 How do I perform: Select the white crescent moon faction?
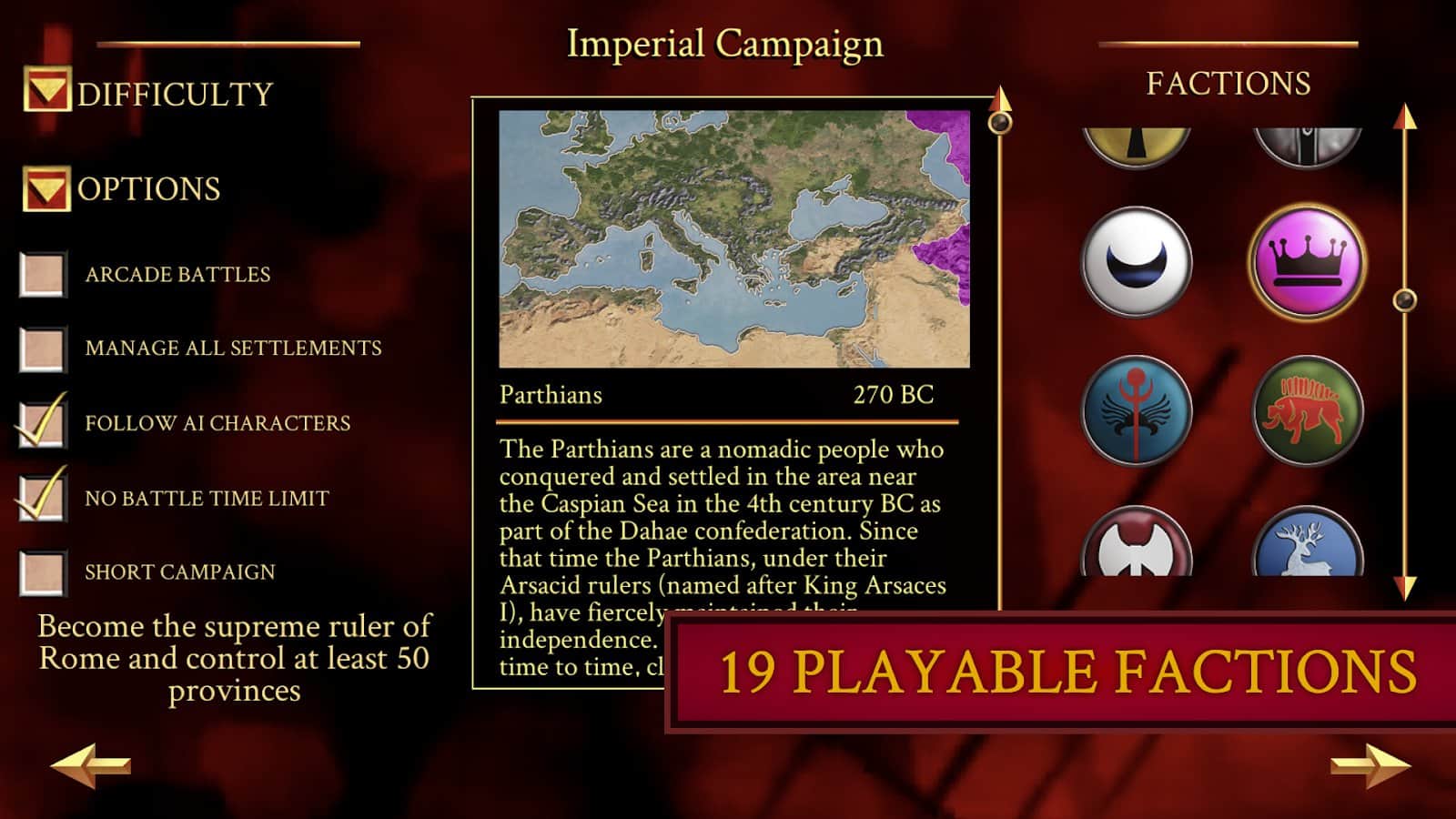coord(1137,262)
